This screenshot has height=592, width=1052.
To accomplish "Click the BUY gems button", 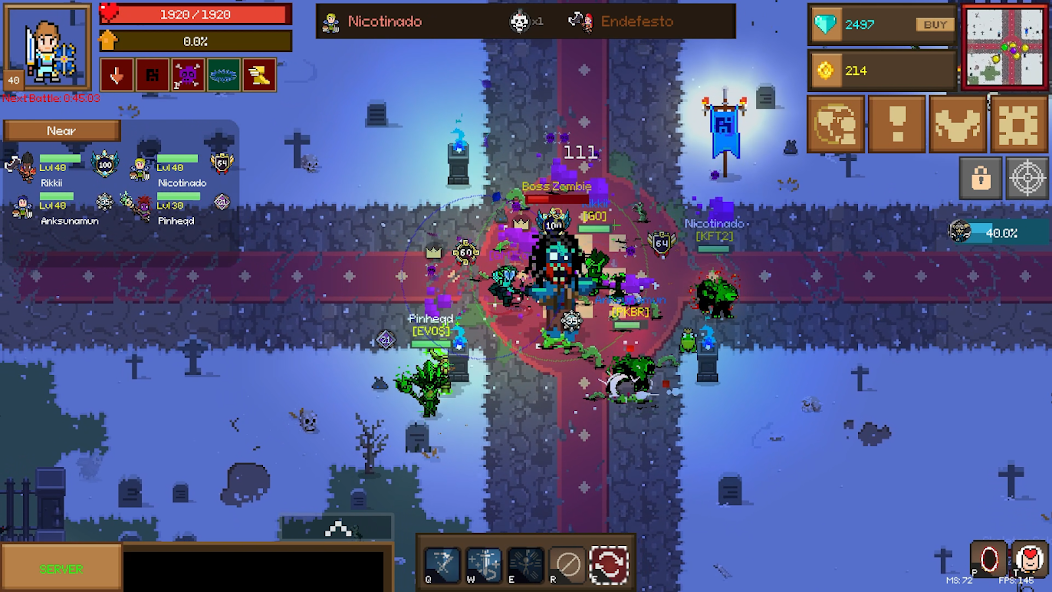I will 933,25.
